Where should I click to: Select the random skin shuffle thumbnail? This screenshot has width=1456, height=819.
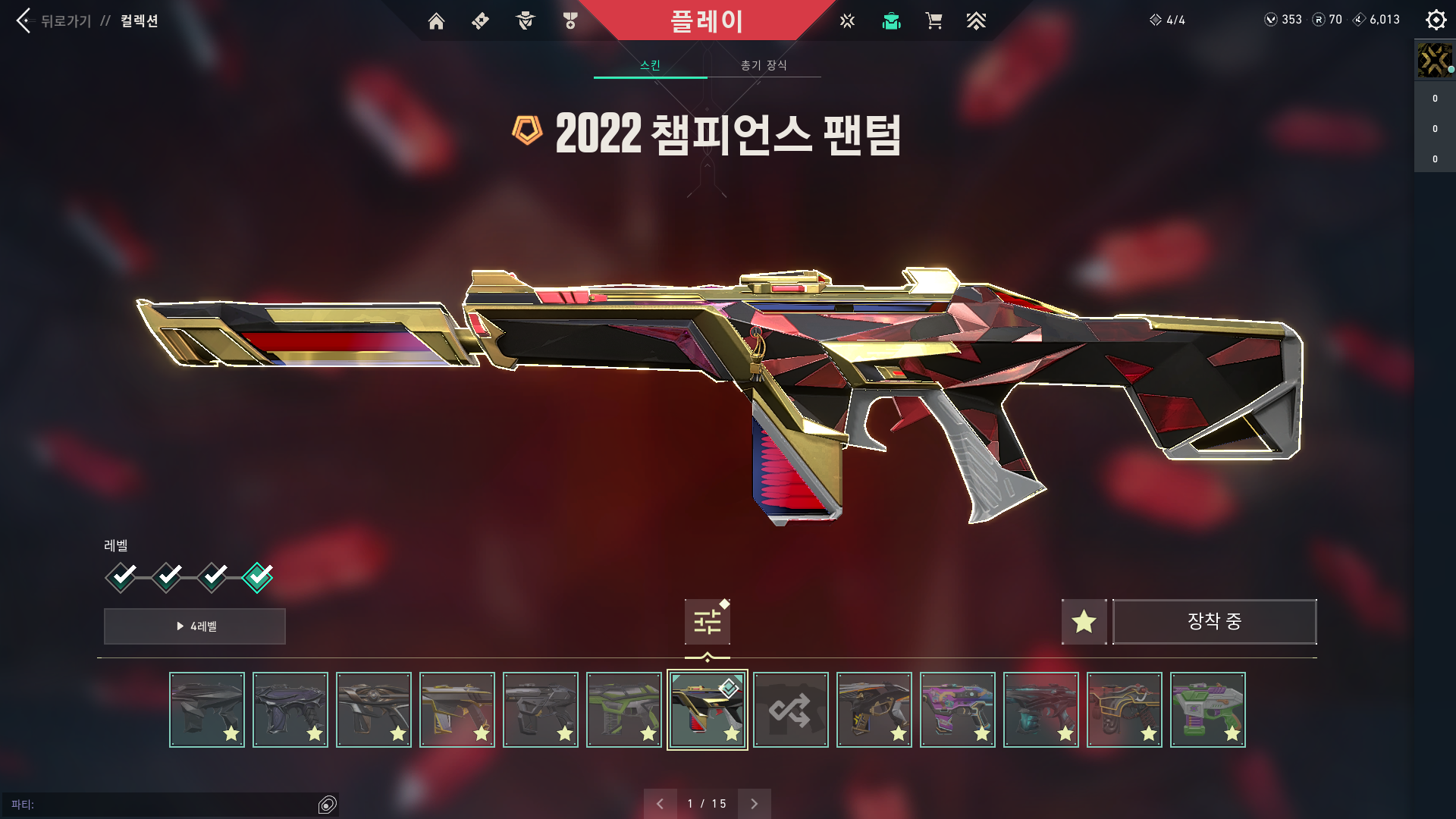pos(790,709)
